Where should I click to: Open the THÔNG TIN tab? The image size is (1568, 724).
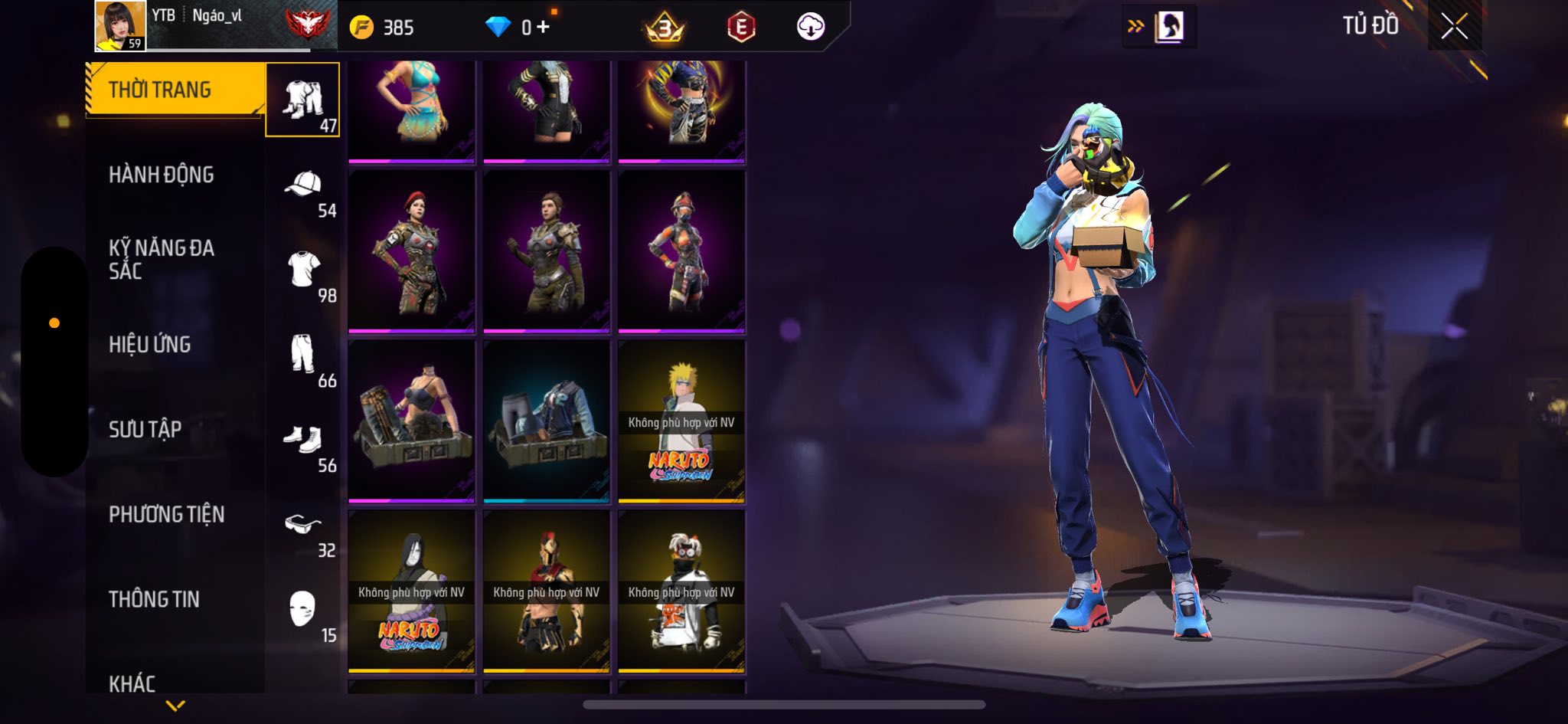click(154, 599)
